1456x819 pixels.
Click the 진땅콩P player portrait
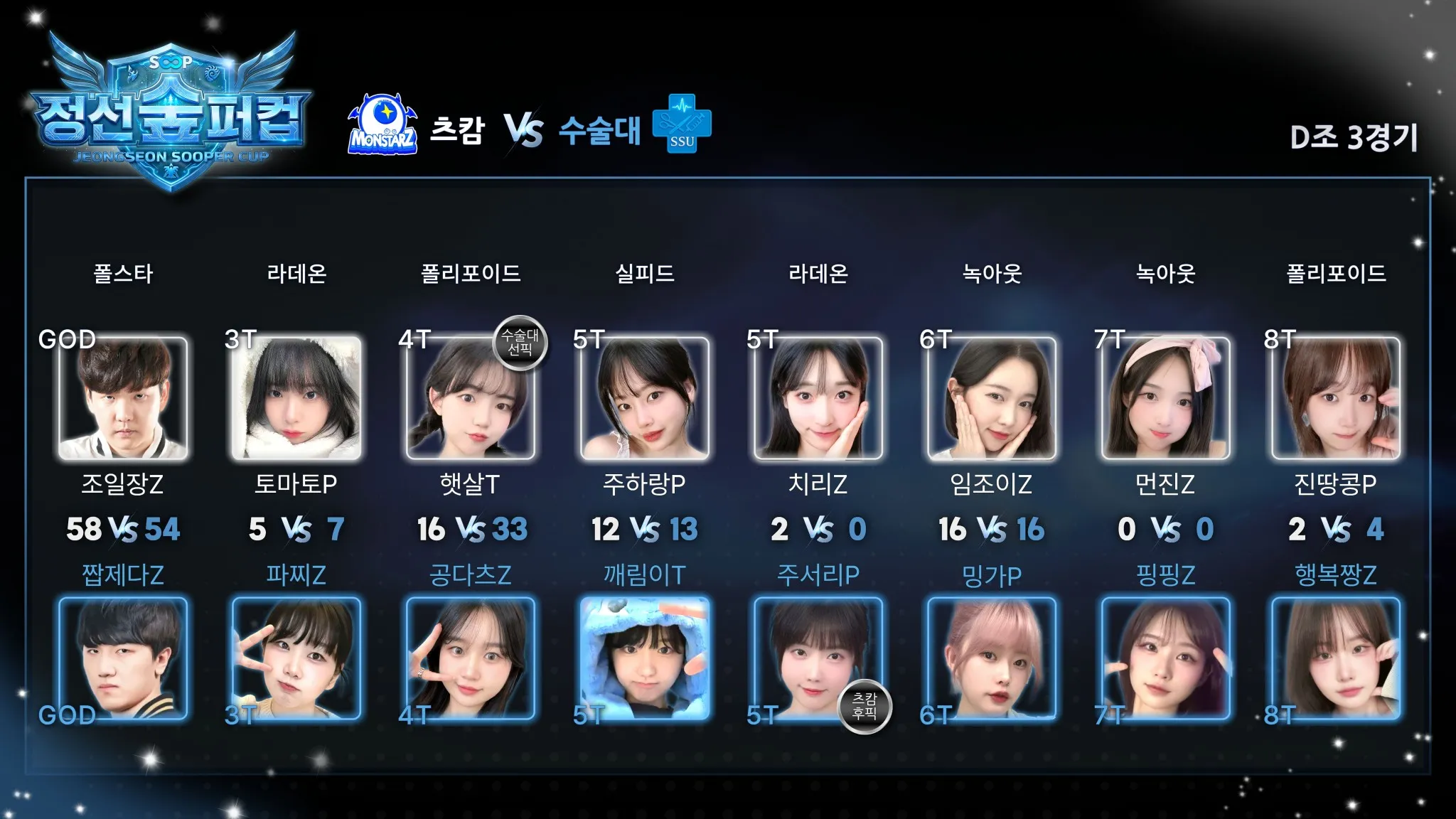pyautogui.click(x=1336, y=398)
